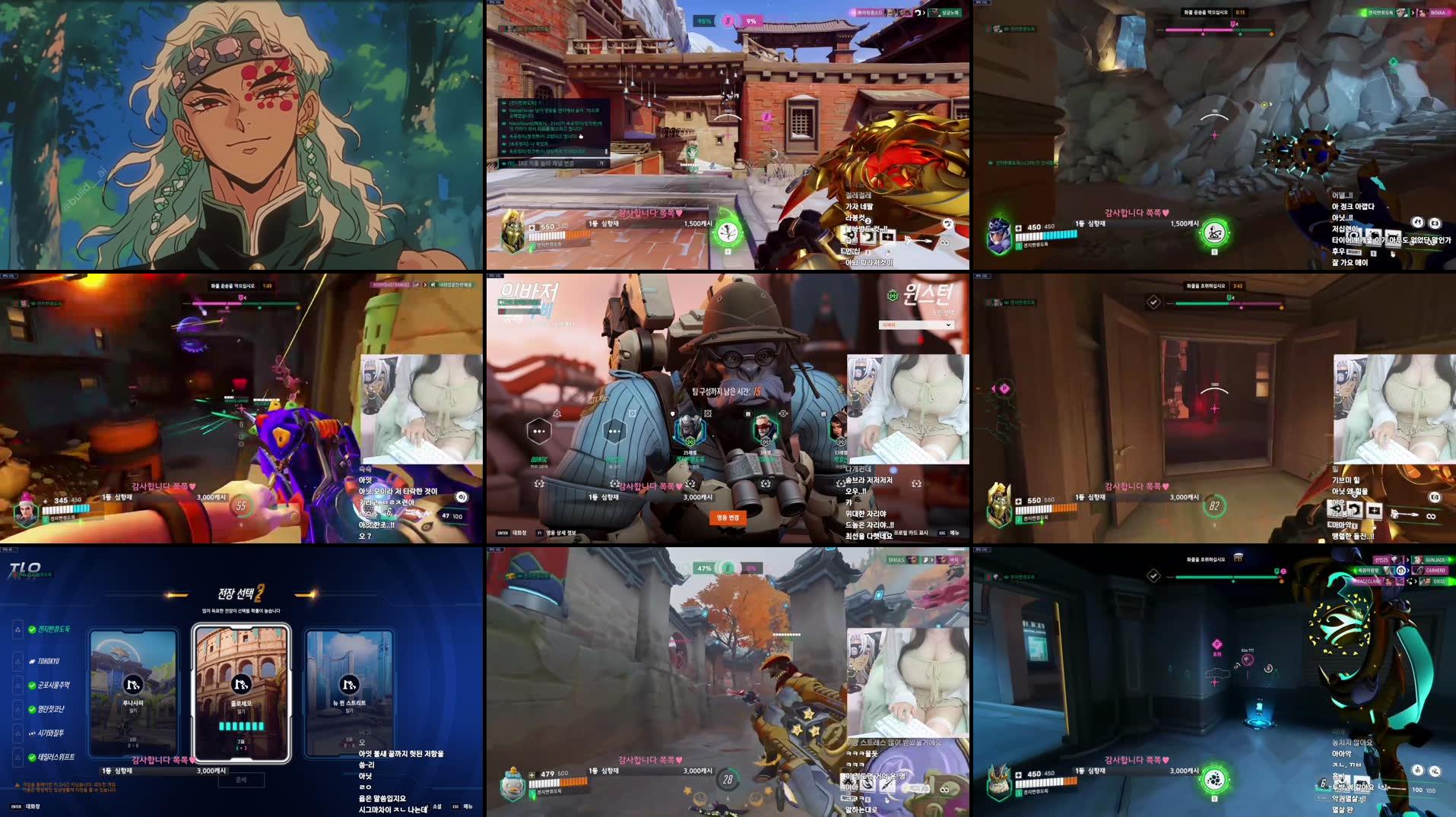Click the vote tally bar on the Colosseum card

tap(241, 725)
